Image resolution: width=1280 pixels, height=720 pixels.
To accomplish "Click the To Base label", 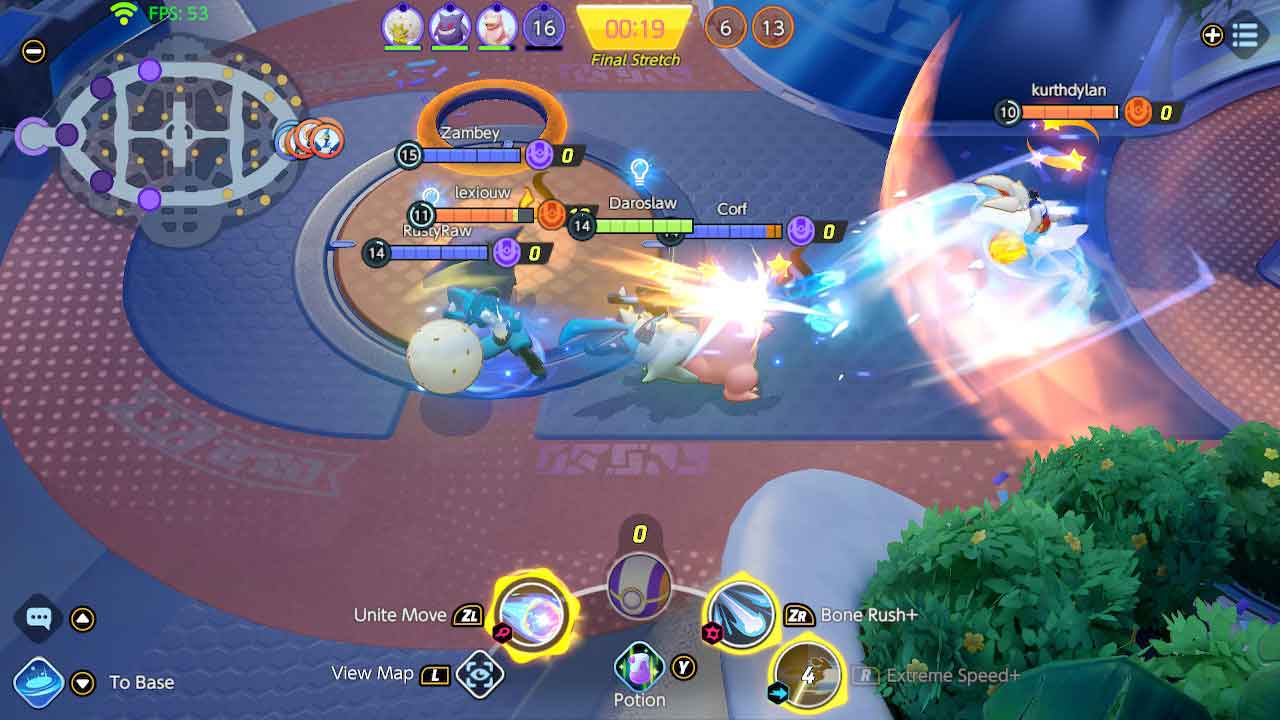I will pyautogui.click(x=139, y=683).
